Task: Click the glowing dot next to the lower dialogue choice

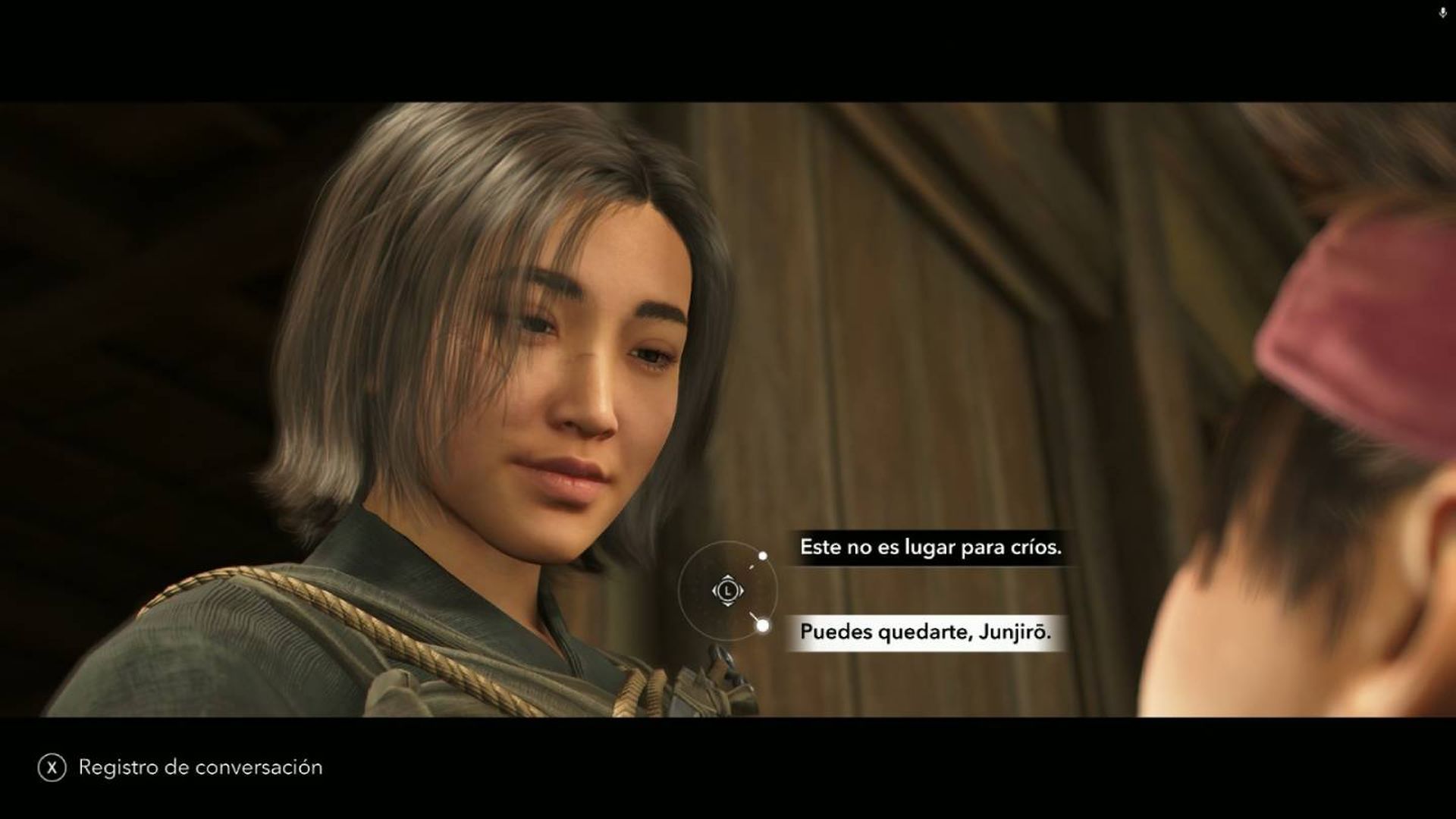Action: [x=764, y=626]
